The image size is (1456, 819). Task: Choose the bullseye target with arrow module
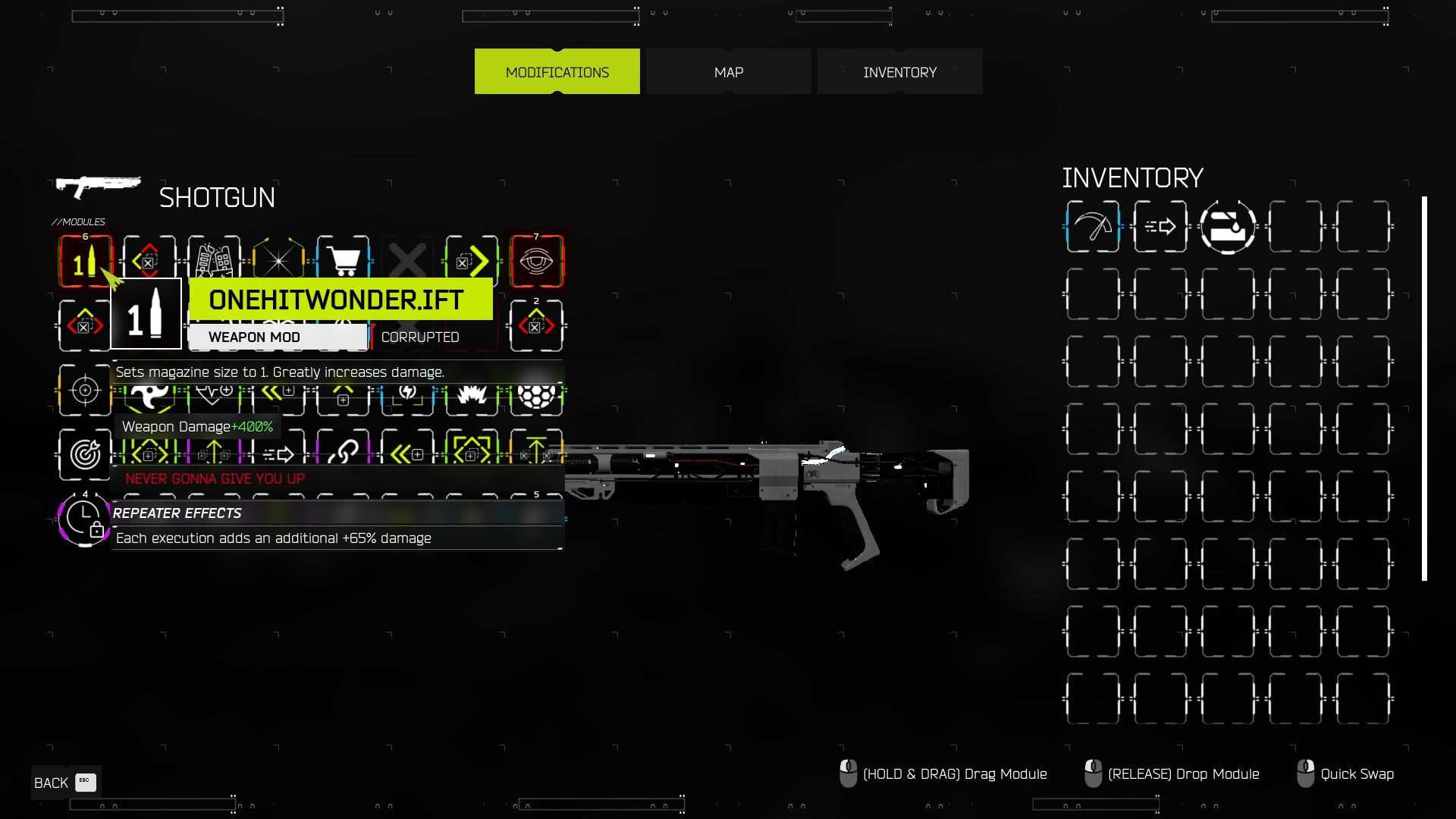pyautogui.click(x=85, y=454)
